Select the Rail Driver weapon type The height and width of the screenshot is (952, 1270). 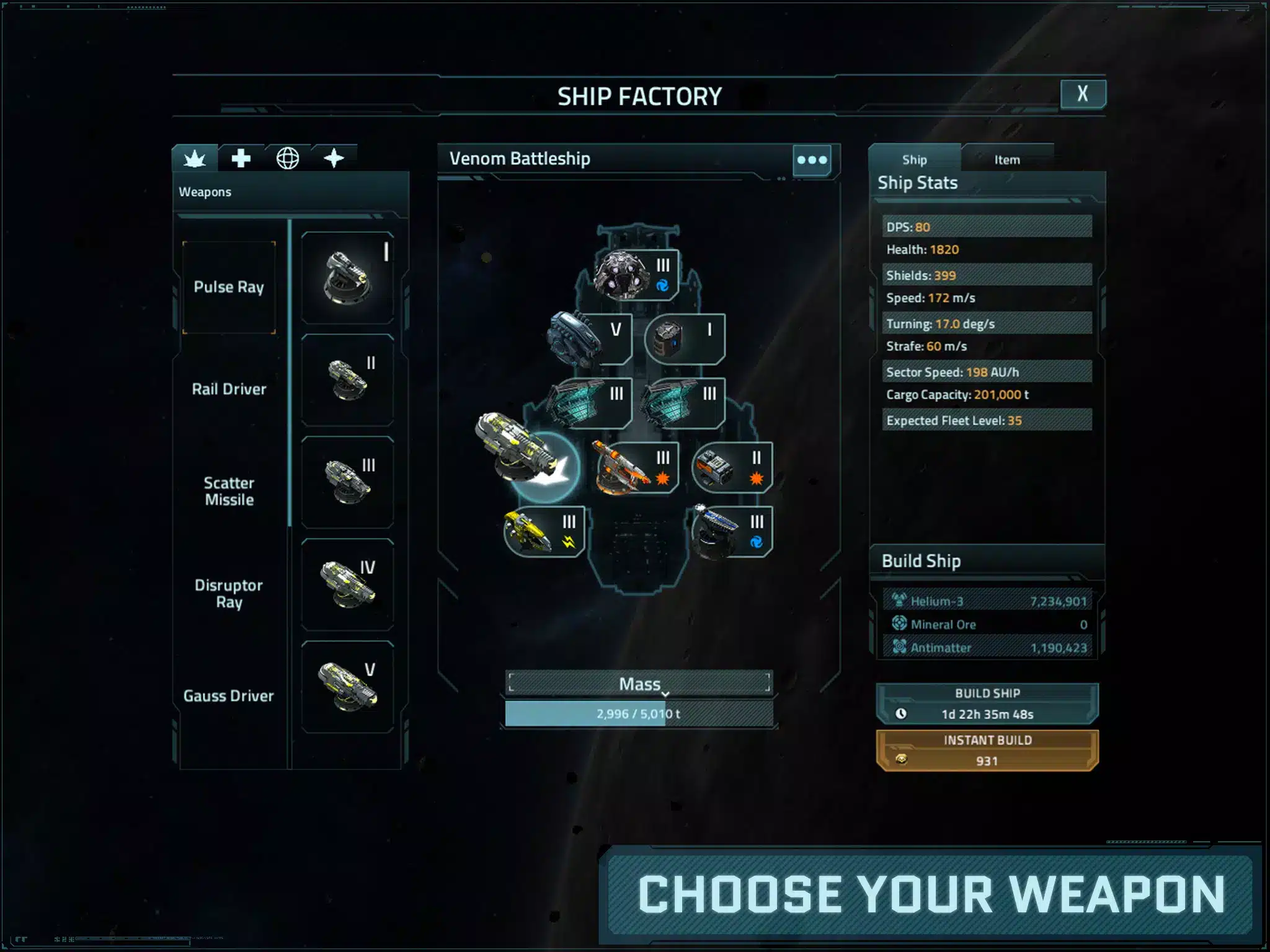(229, 389)
